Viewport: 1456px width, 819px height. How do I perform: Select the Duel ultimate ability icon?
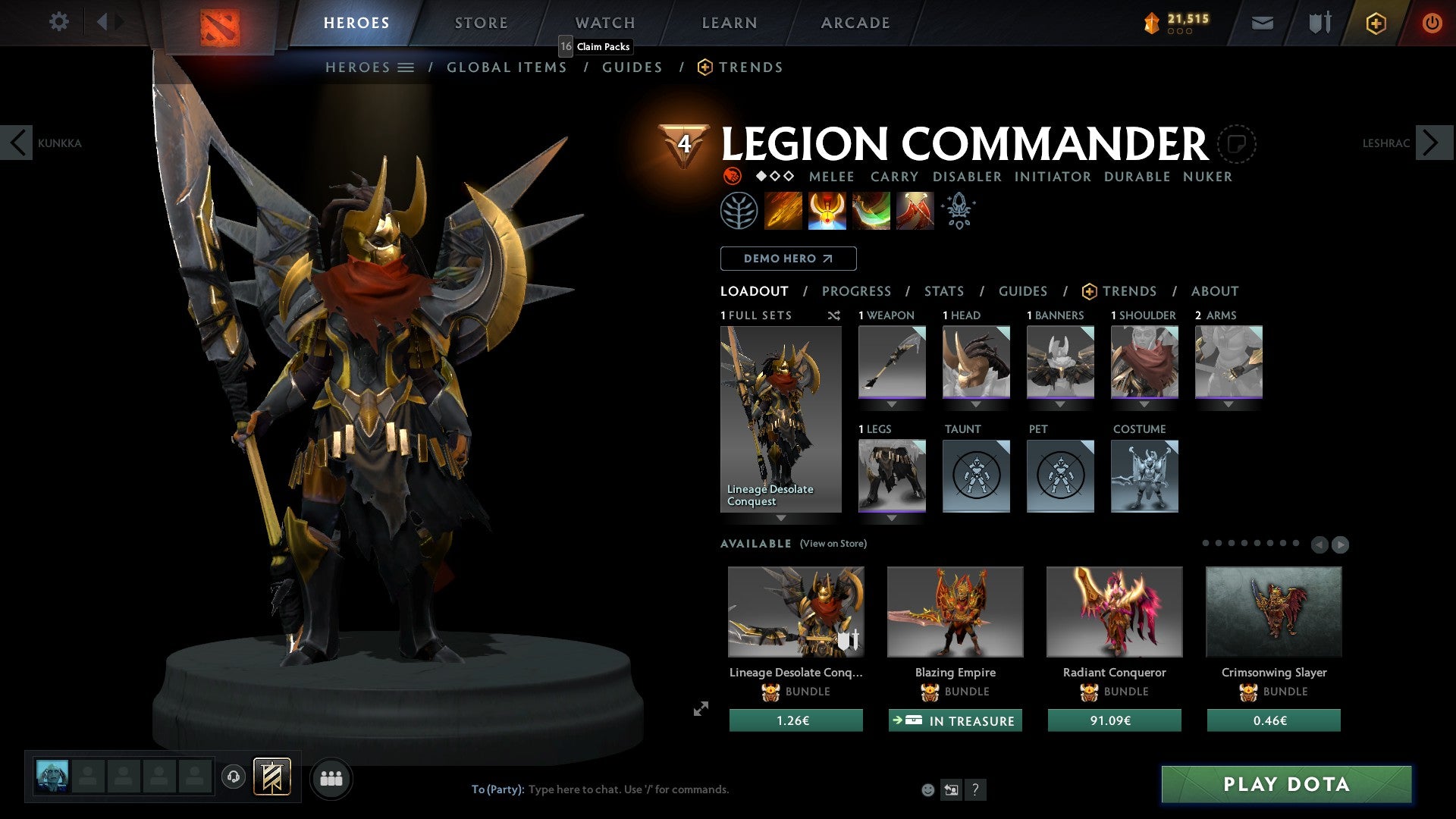point(915,210)
